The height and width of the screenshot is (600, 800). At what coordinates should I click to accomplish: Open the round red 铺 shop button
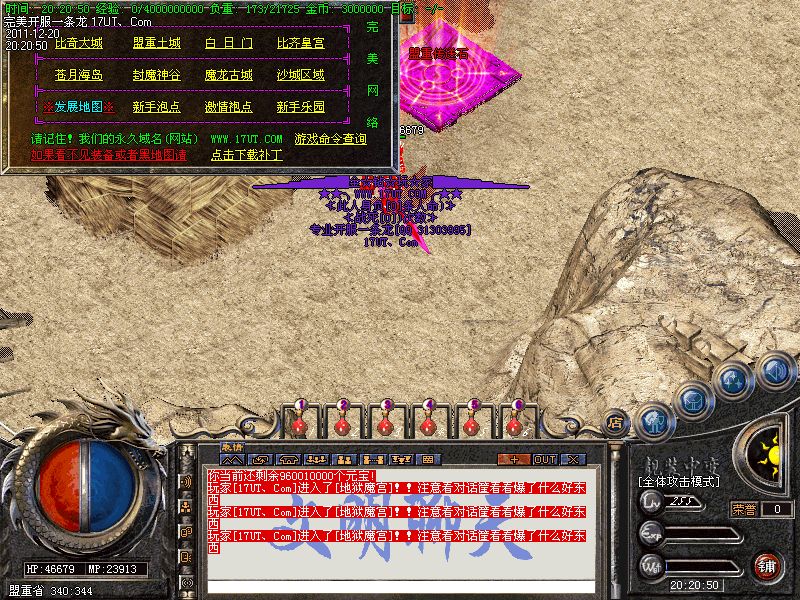[767, 565]
